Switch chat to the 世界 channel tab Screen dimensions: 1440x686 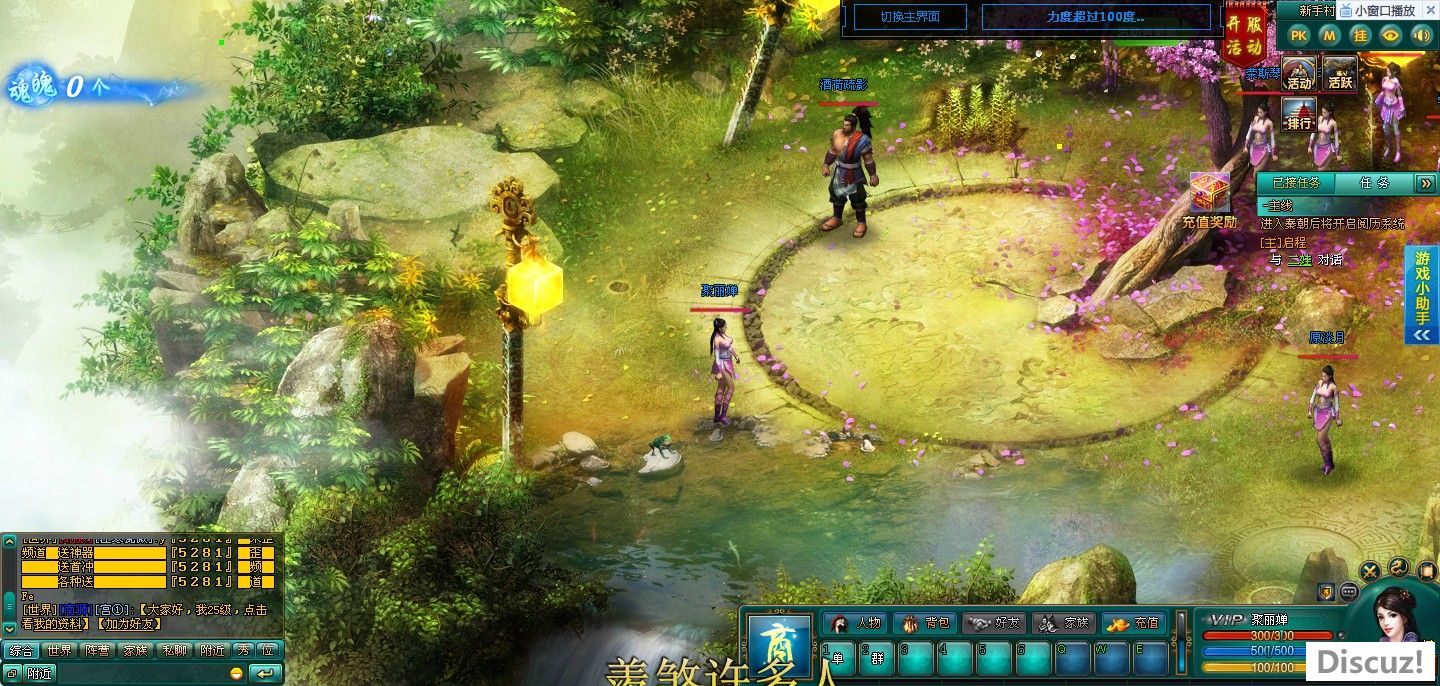pos(59,650)
